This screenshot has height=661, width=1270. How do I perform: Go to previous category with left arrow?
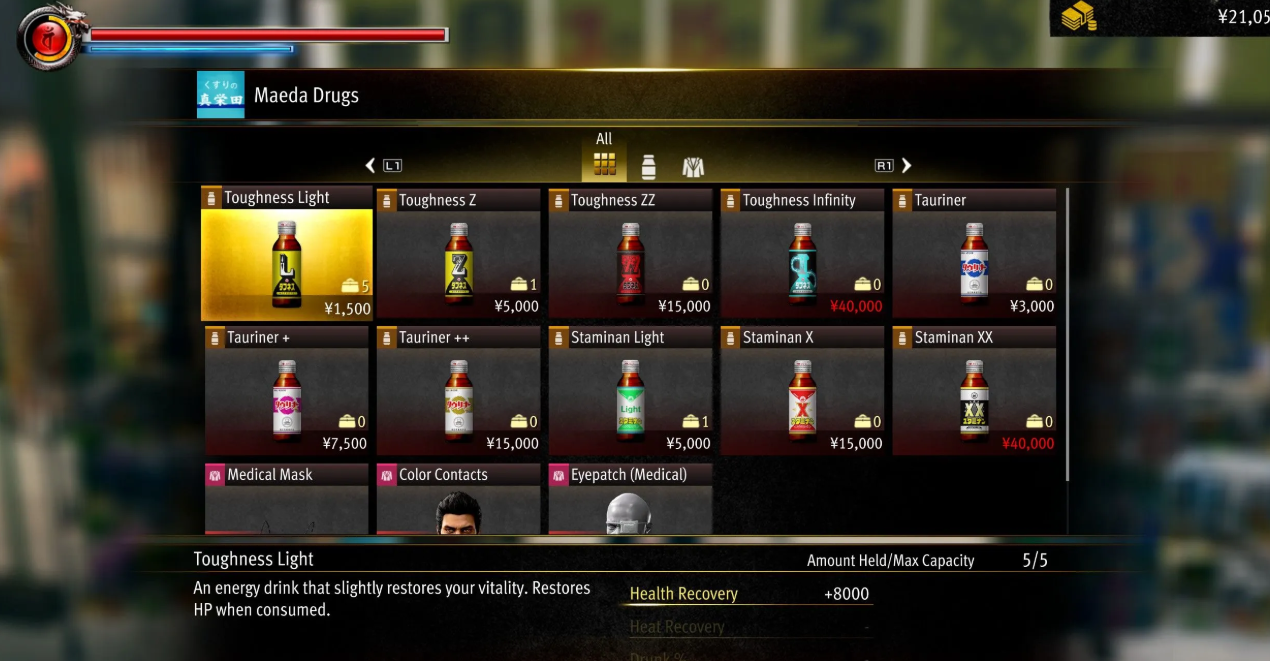[371, 165]
